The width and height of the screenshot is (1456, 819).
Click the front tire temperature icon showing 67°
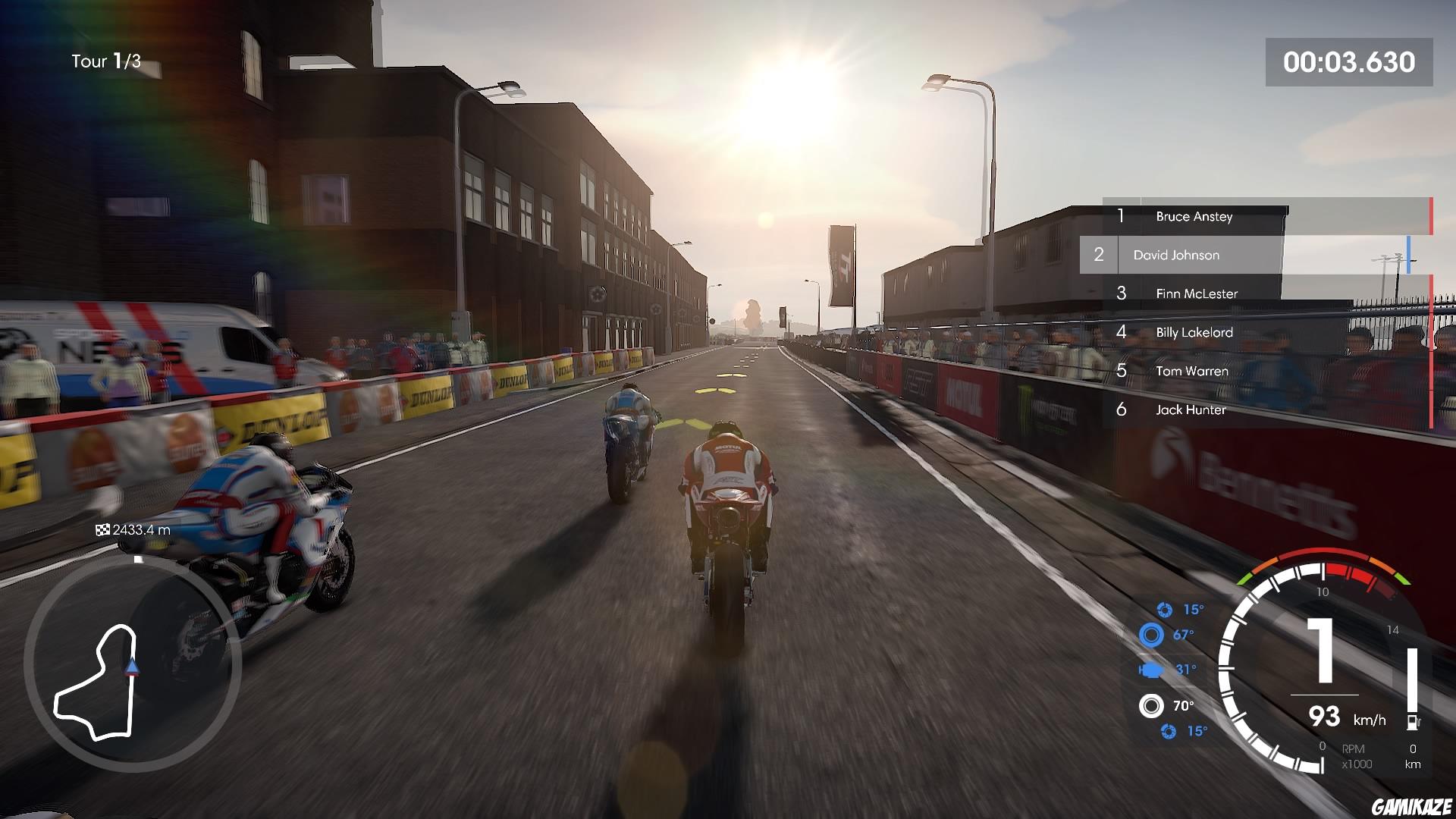[1150, 635]
